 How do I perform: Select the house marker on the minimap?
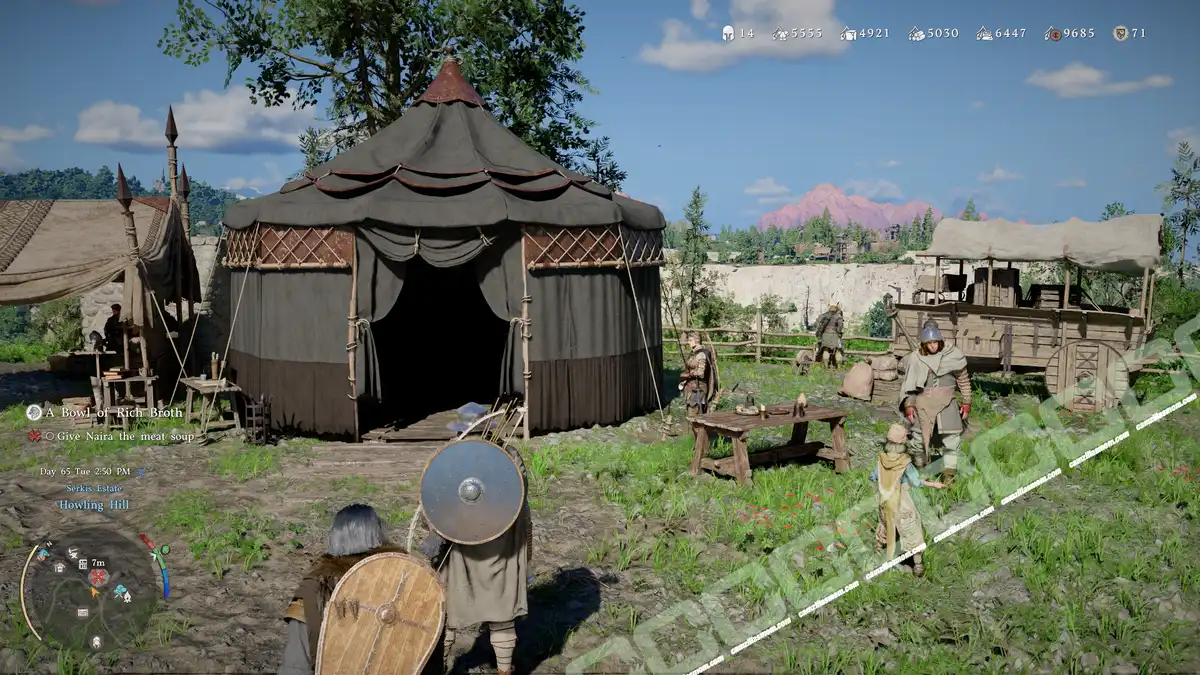pos(60,567)
